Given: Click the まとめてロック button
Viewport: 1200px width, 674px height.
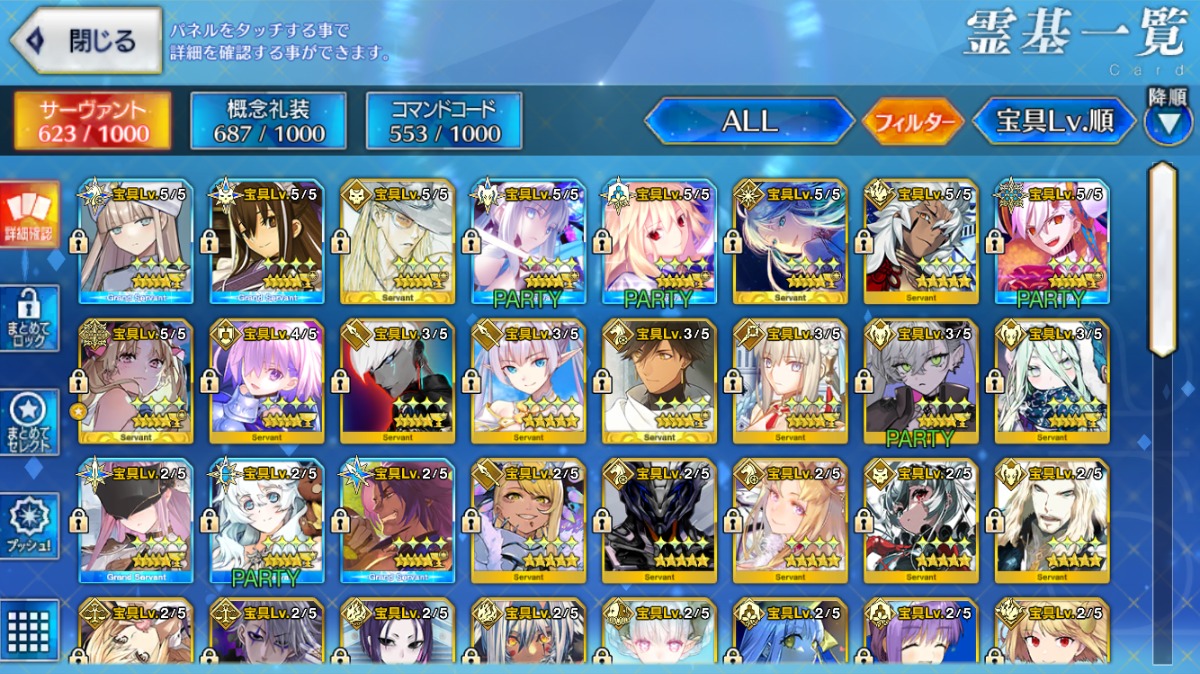Looking at the screenshot, I should pyautogui.click(x=28, y=318).
